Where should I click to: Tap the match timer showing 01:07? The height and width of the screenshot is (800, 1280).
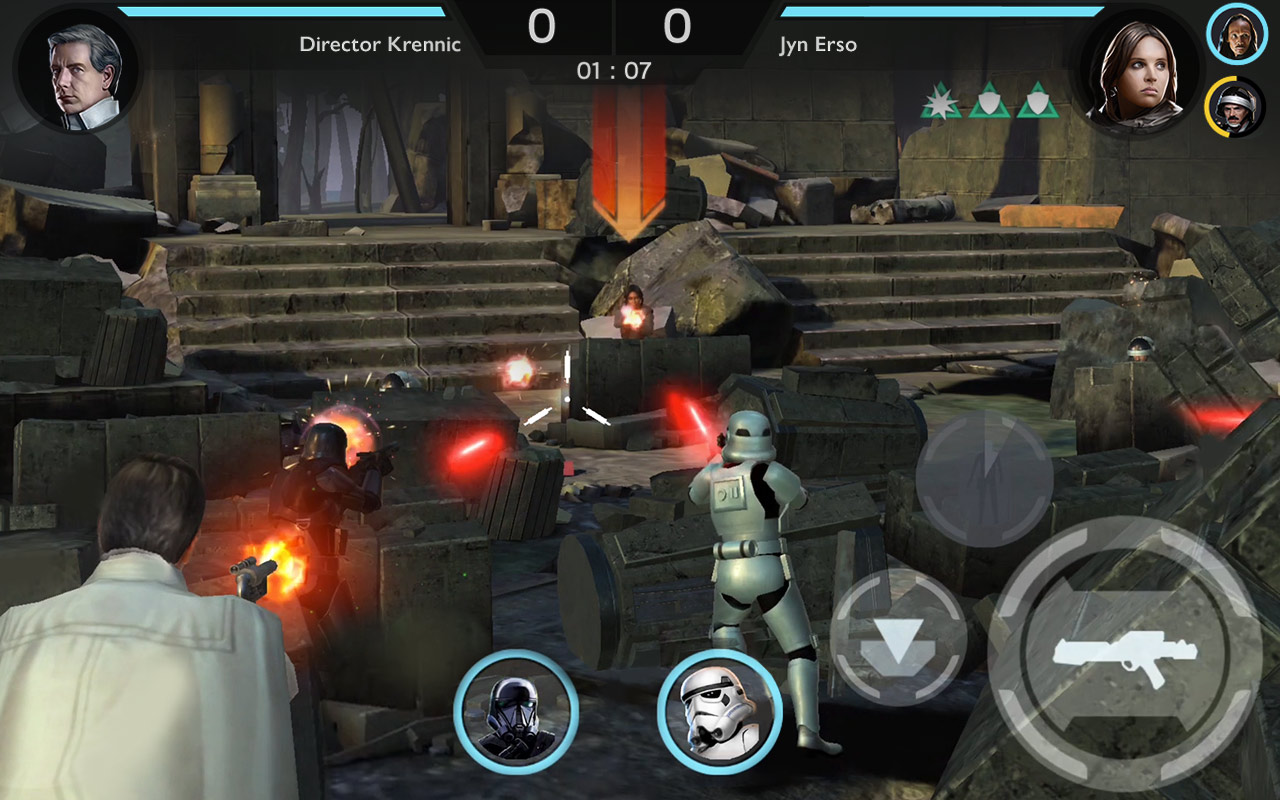tap(614, 70)
